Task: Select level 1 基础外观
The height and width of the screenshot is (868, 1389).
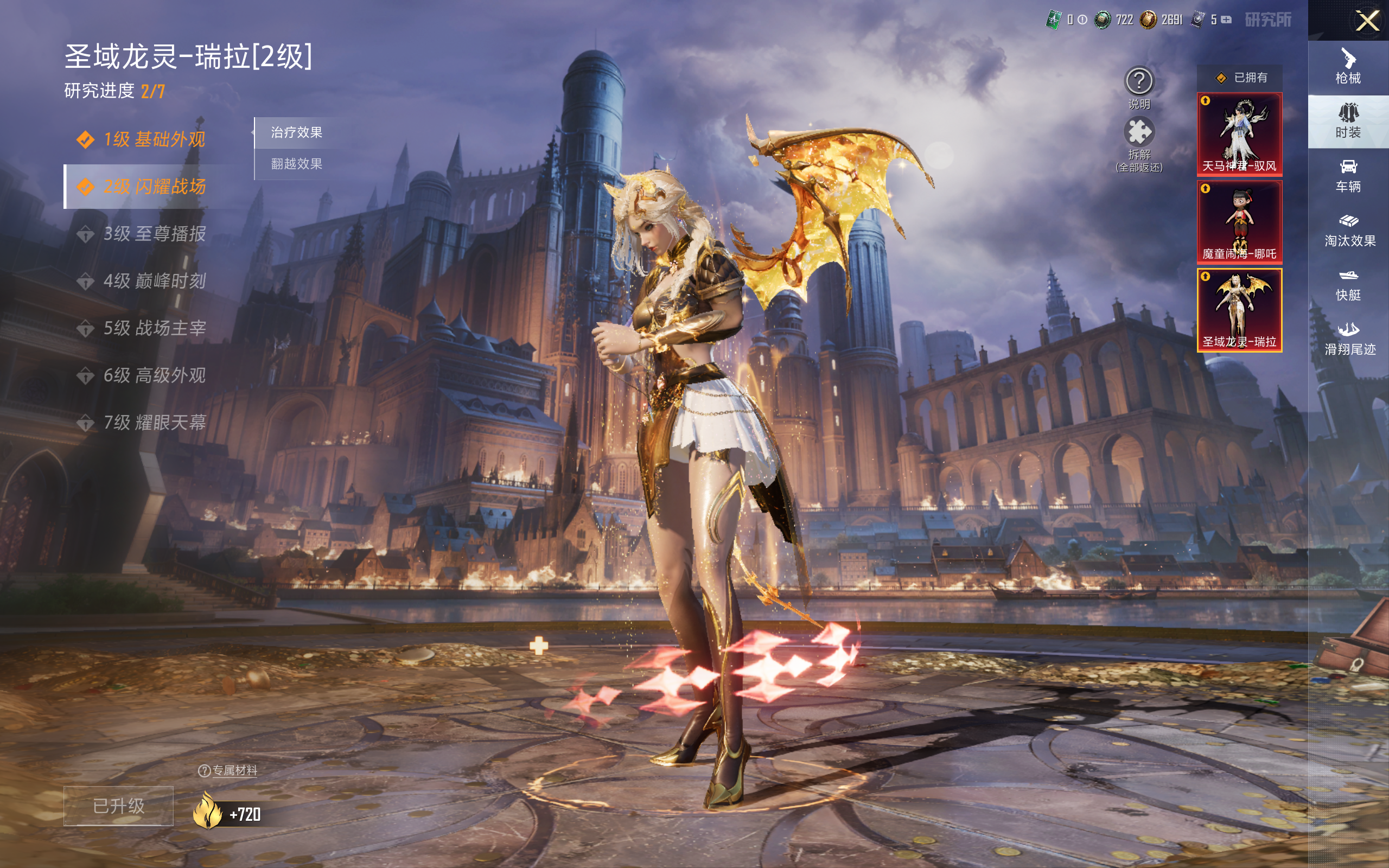Action: (153, 139)
